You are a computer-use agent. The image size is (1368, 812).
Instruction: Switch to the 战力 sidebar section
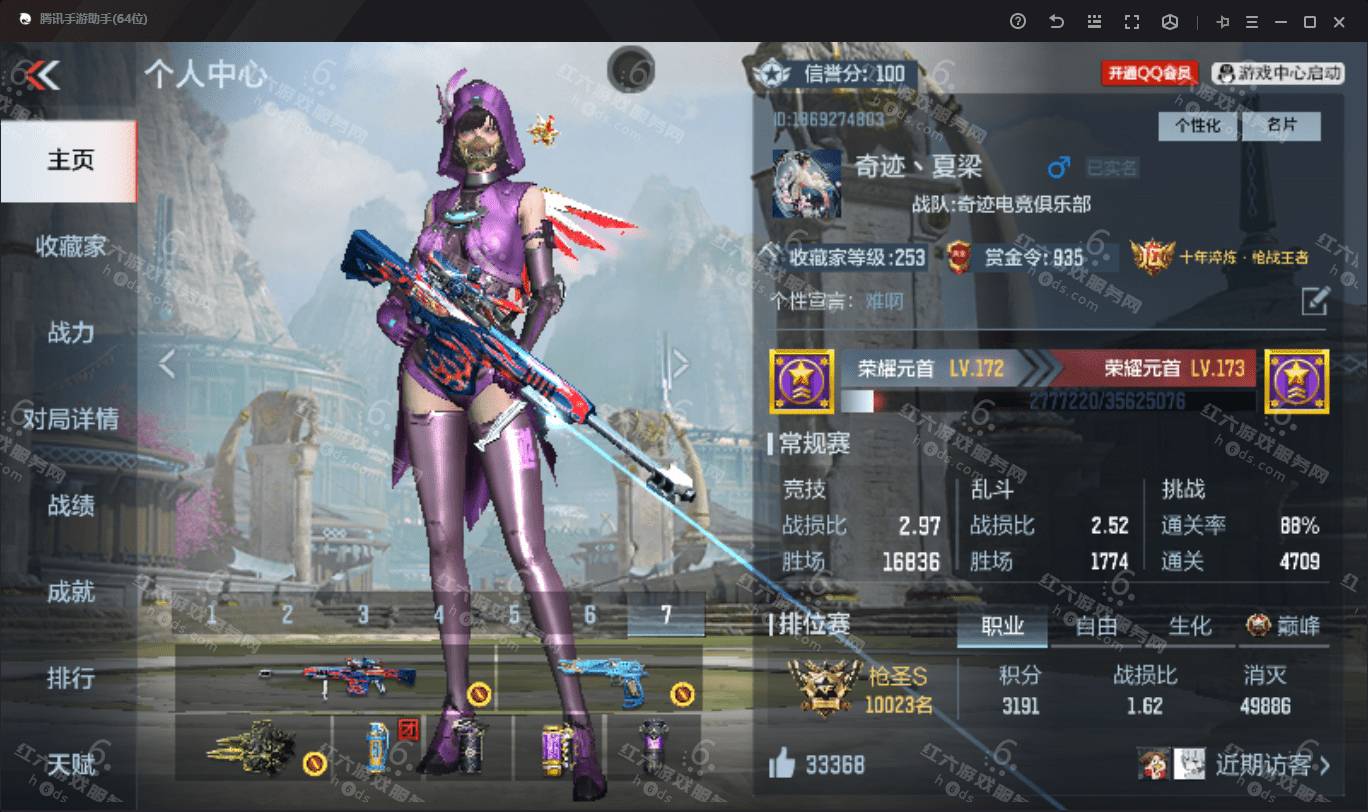pos(70,333)
